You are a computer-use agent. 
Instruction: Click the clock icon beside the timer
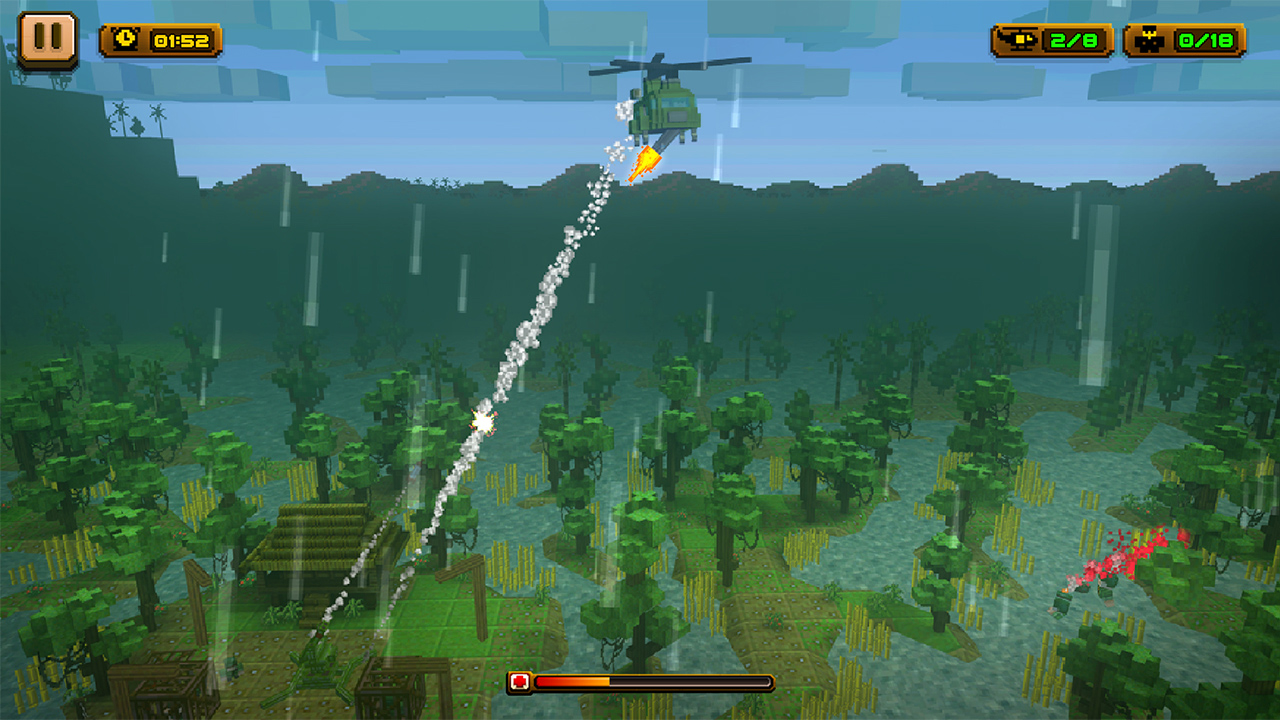[125, 37]
